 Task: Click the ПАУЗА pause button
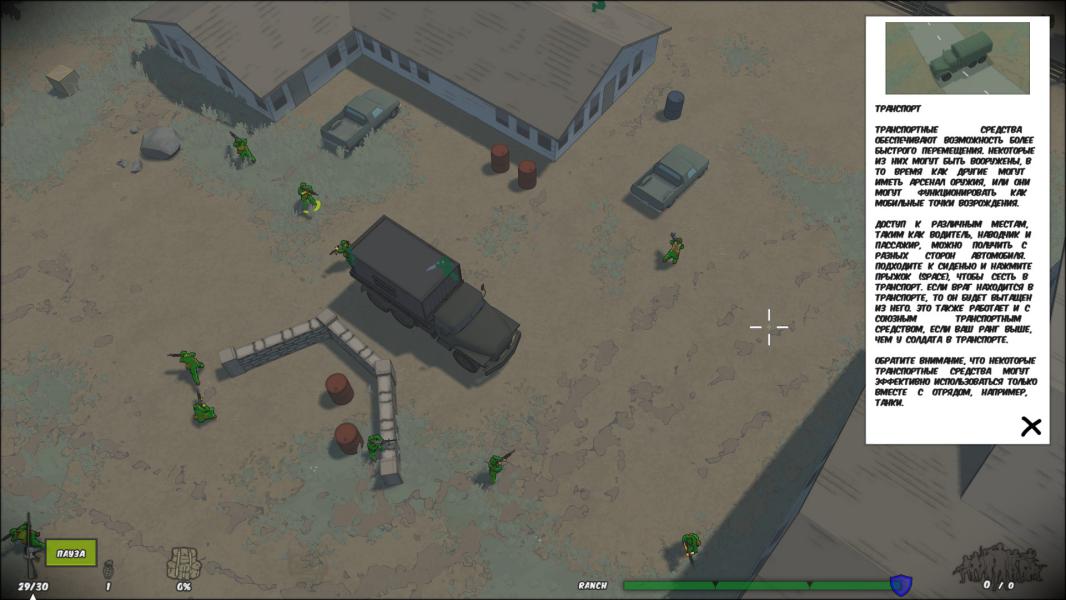(x=71, y=553)
